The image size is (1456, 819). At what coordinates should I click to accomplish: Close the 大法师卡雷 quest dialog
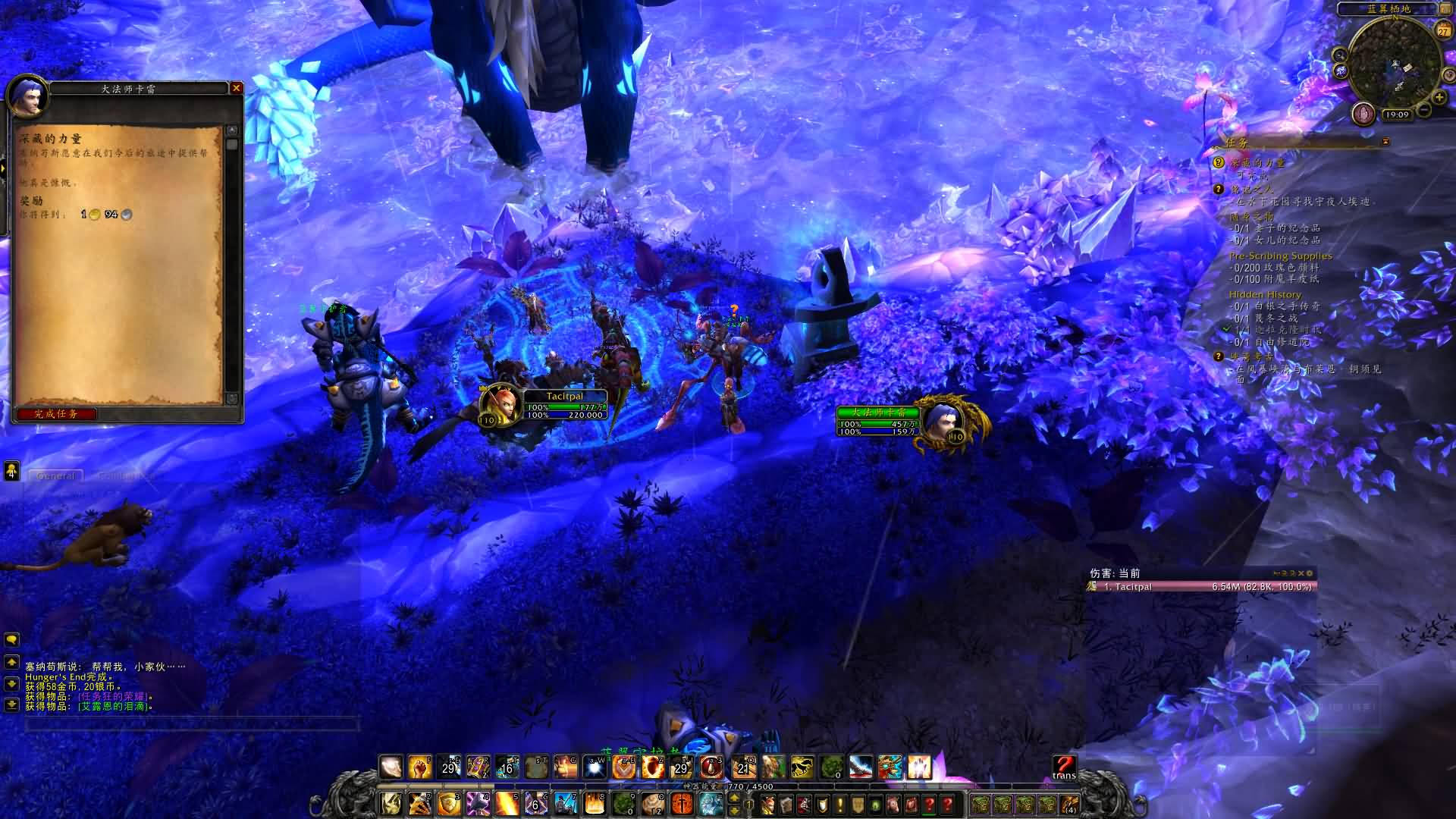point(237,88)
